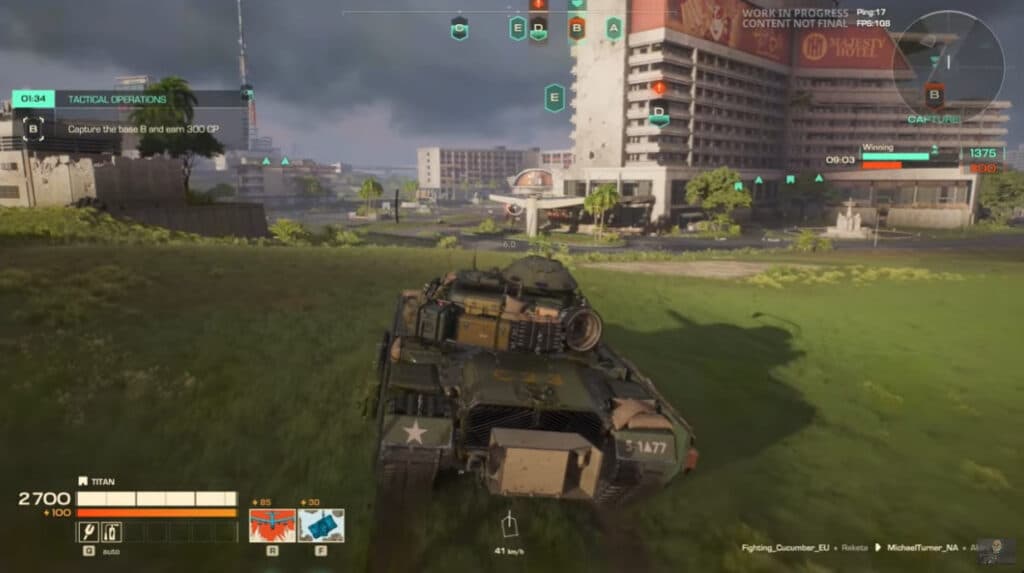Select the blue tank support ability
Viewport: 1024px width, 573px height.
[321, 525]
